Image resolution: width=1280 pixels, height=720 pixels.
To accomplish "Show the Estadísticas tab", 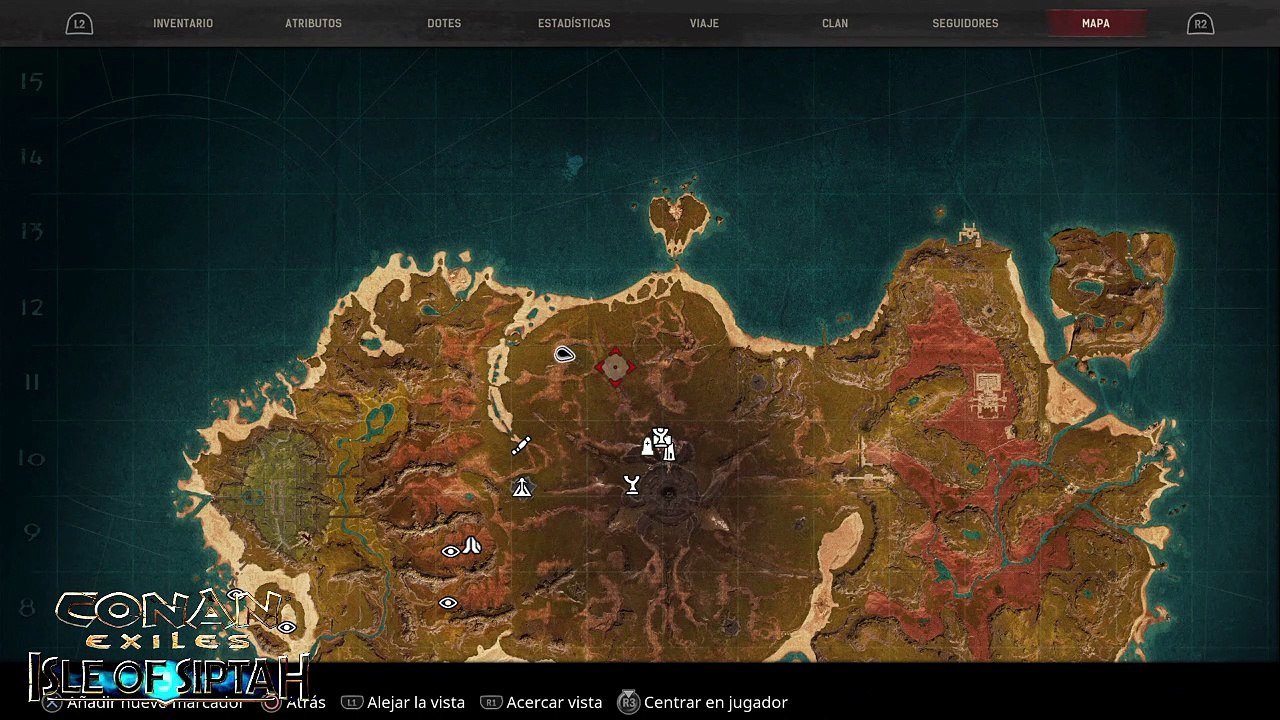I will pyautogui.click(x=574, y=23).
